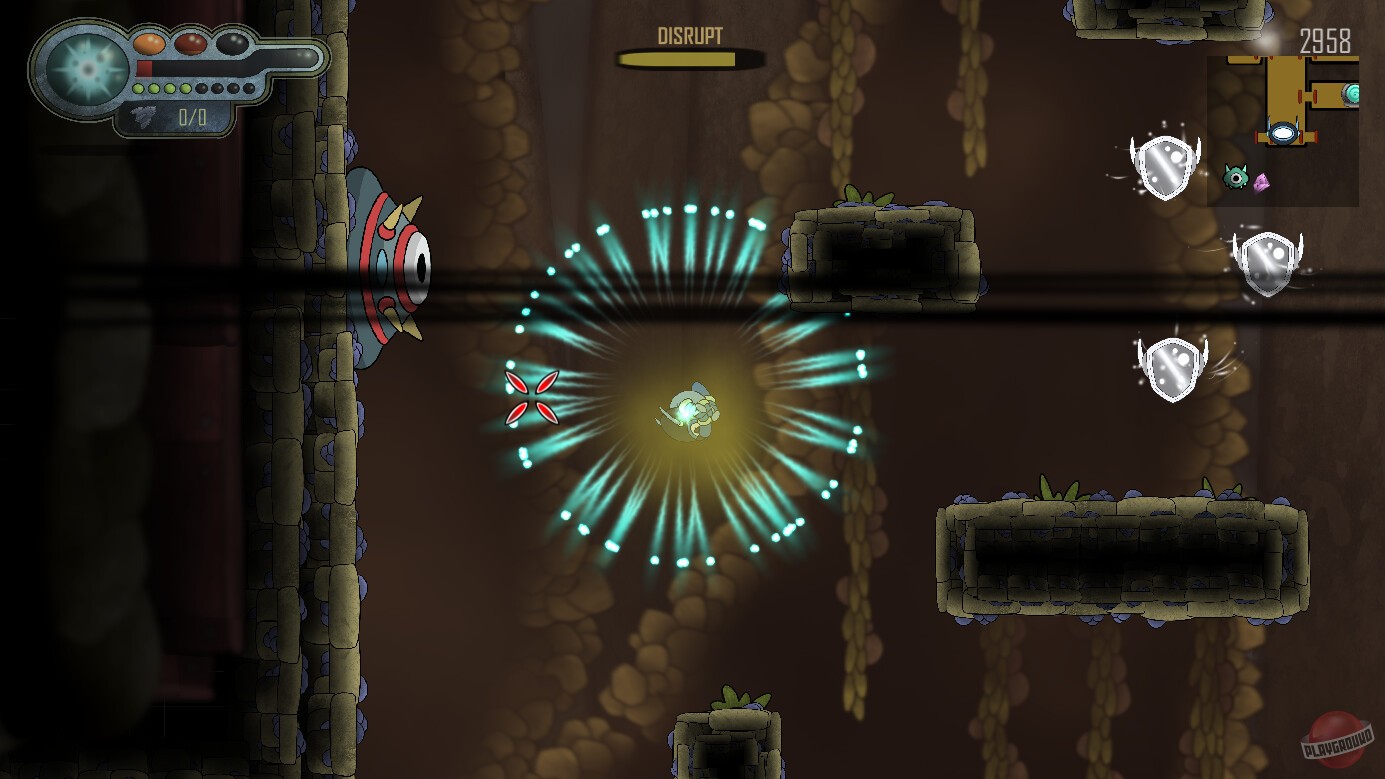Viewport: 1385px width, 779px height.
Task: Click the glowing health orb on the HUD
Action: tap(85, 67)
